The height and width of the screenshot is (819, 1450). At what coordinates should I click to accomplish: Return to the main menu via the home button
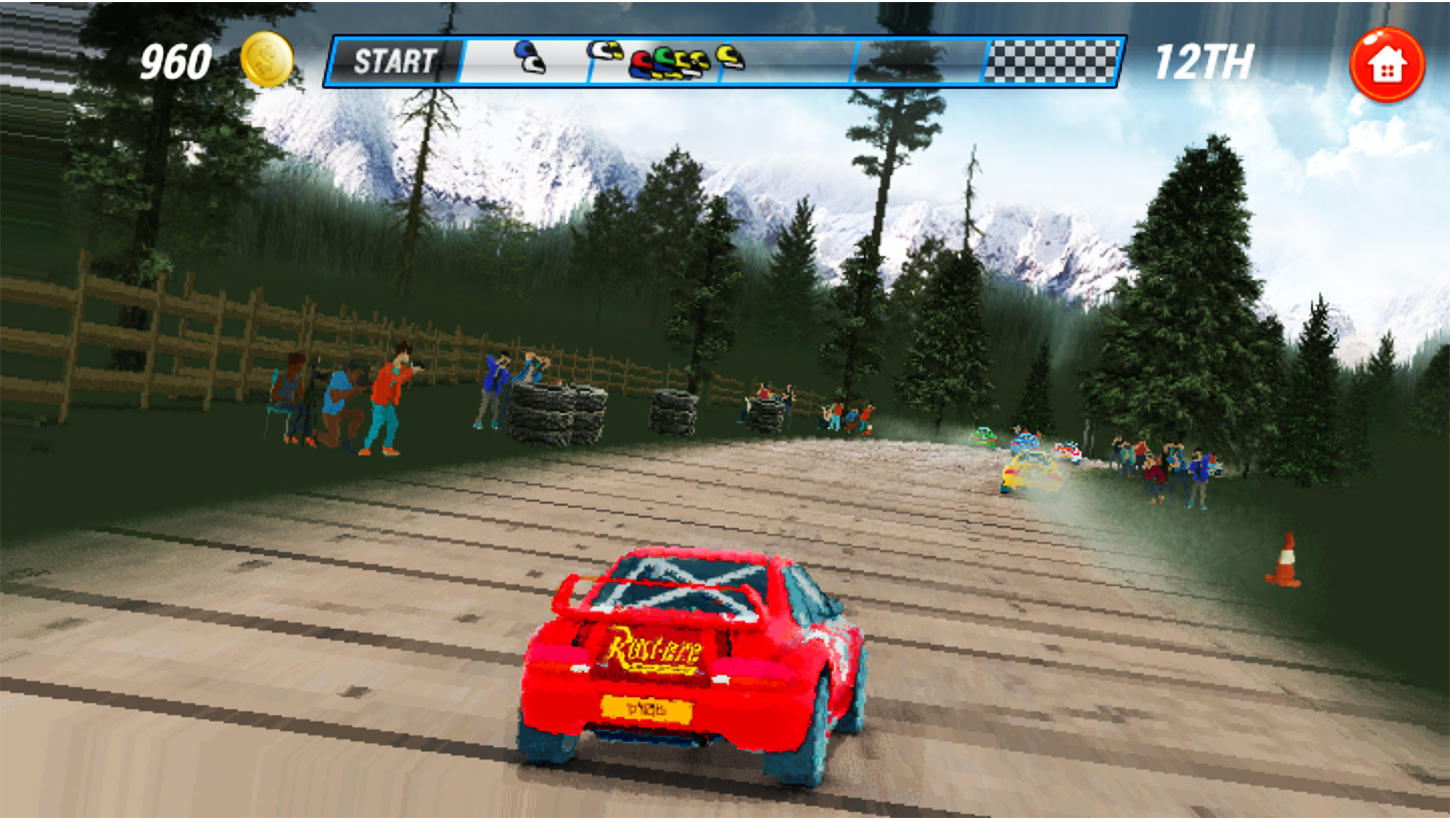tap(1386, 65)
